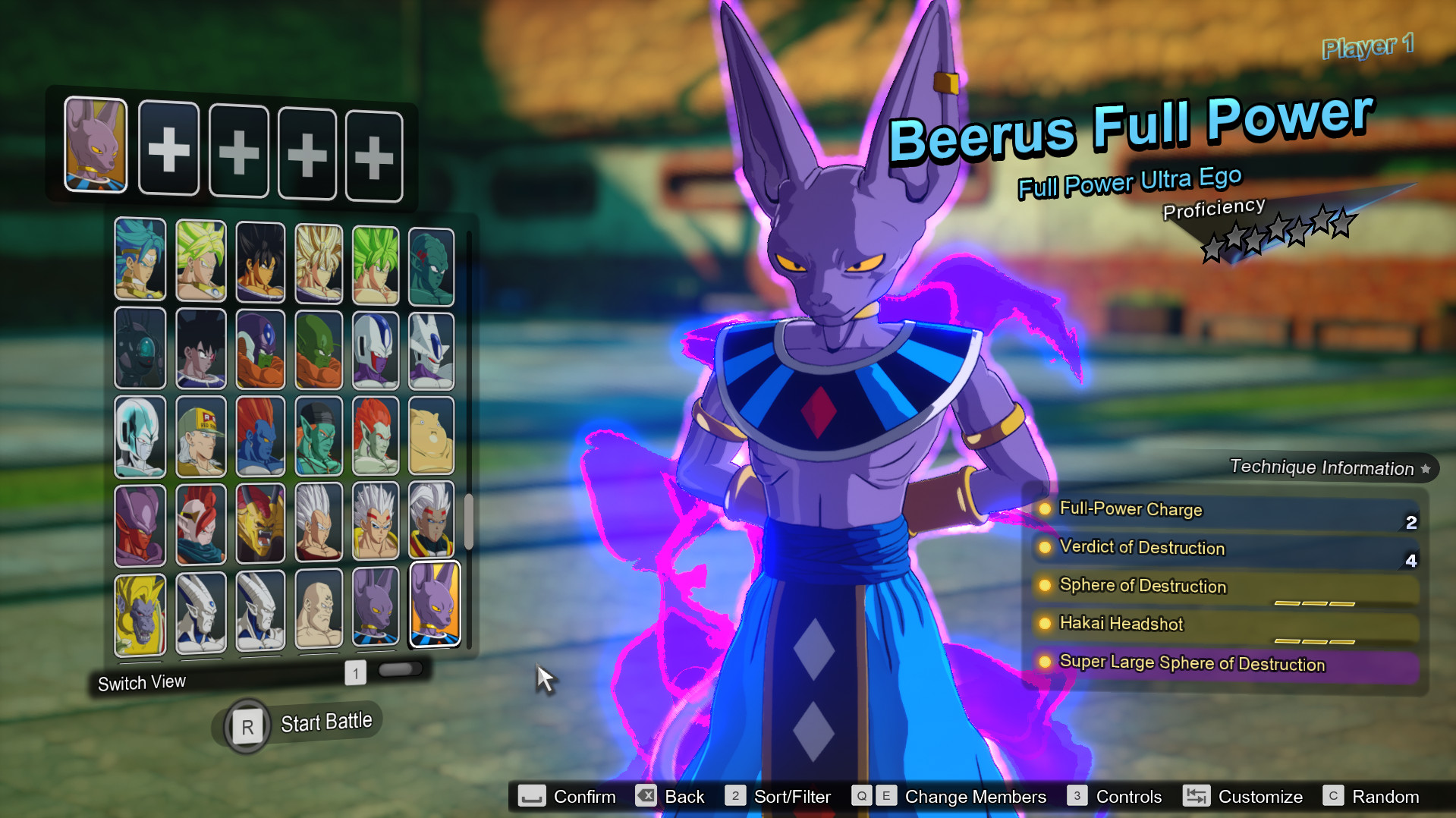Open the Customize menu

1197,796
